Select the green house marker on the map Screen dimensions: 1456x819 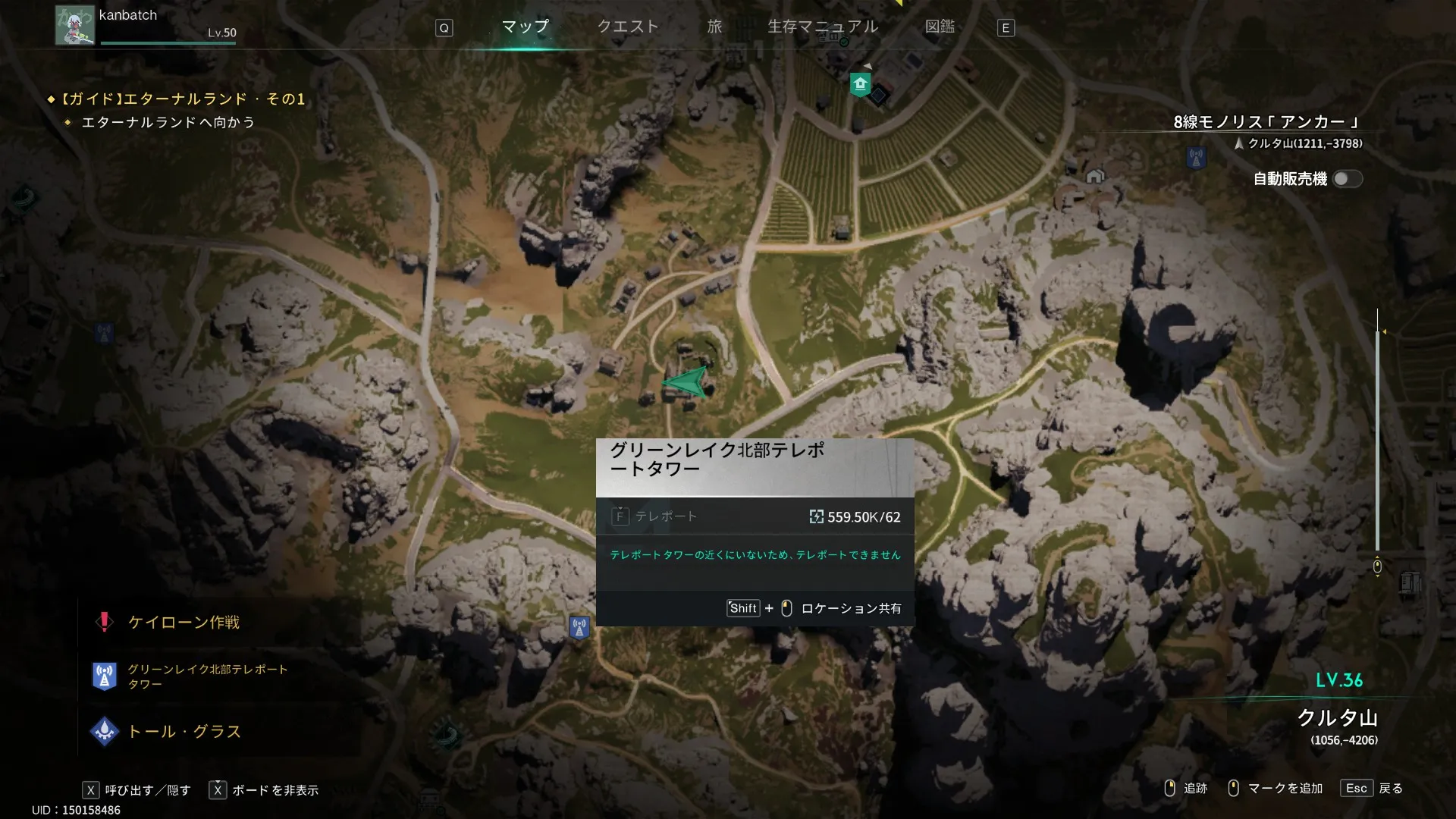point(860,83)
